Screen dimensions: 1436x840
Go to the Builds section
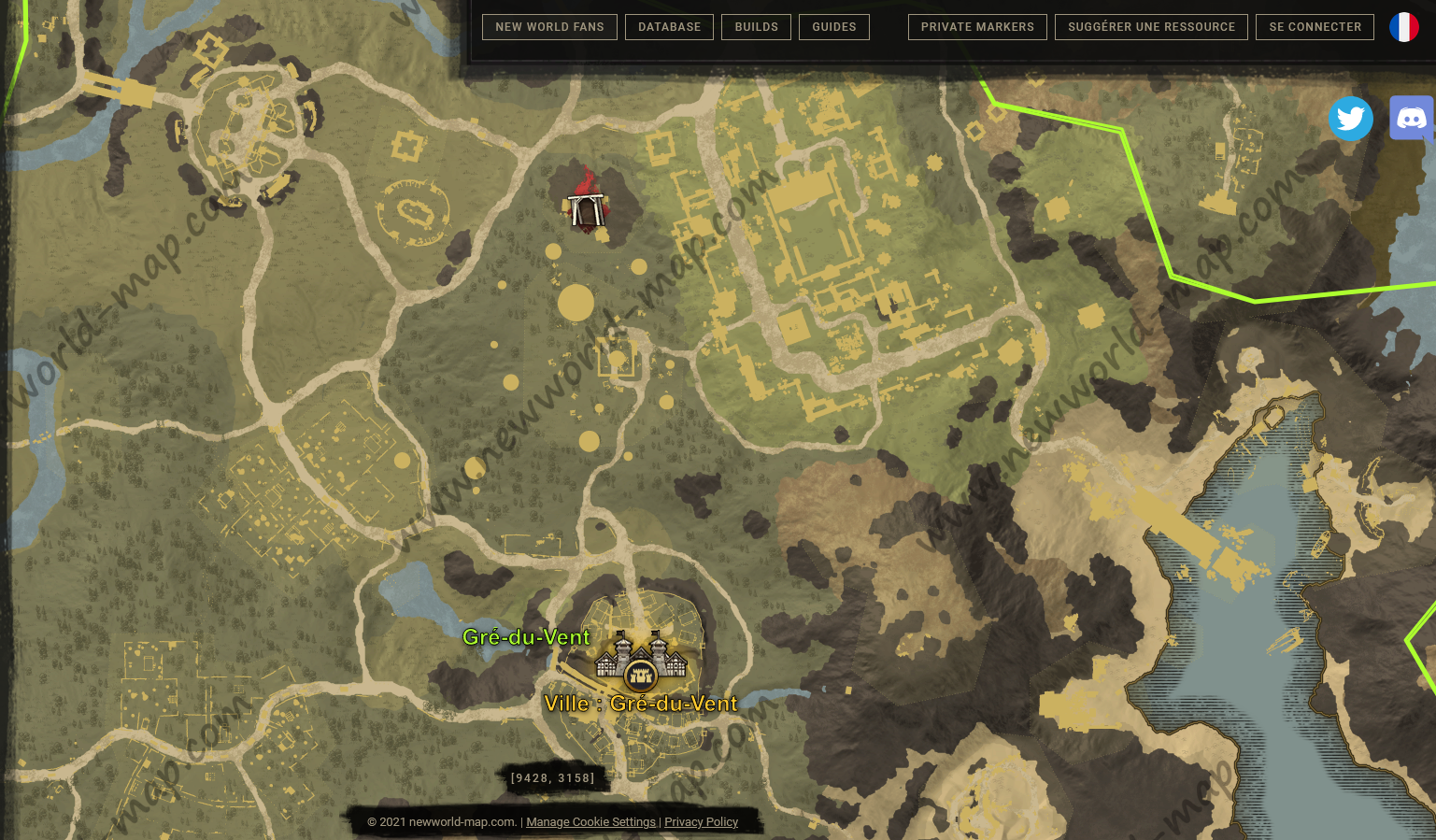pyautogui.click(x=756, y=27)
